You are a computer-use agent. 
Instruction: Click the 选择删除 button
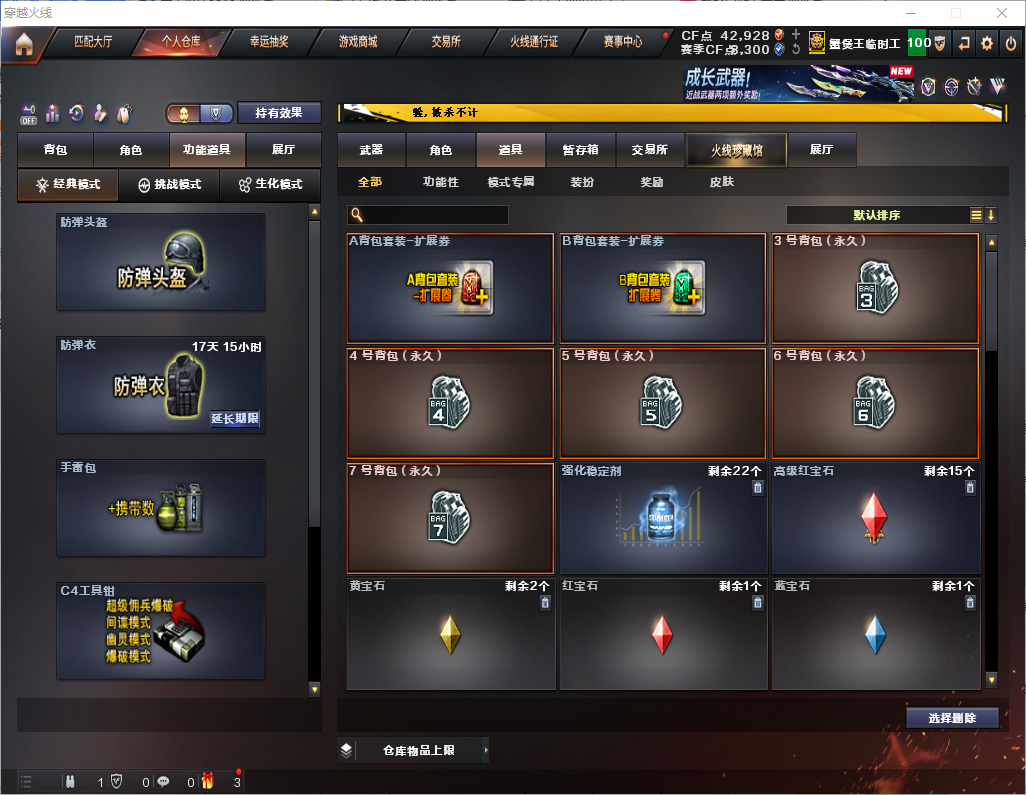pos(952,718)
